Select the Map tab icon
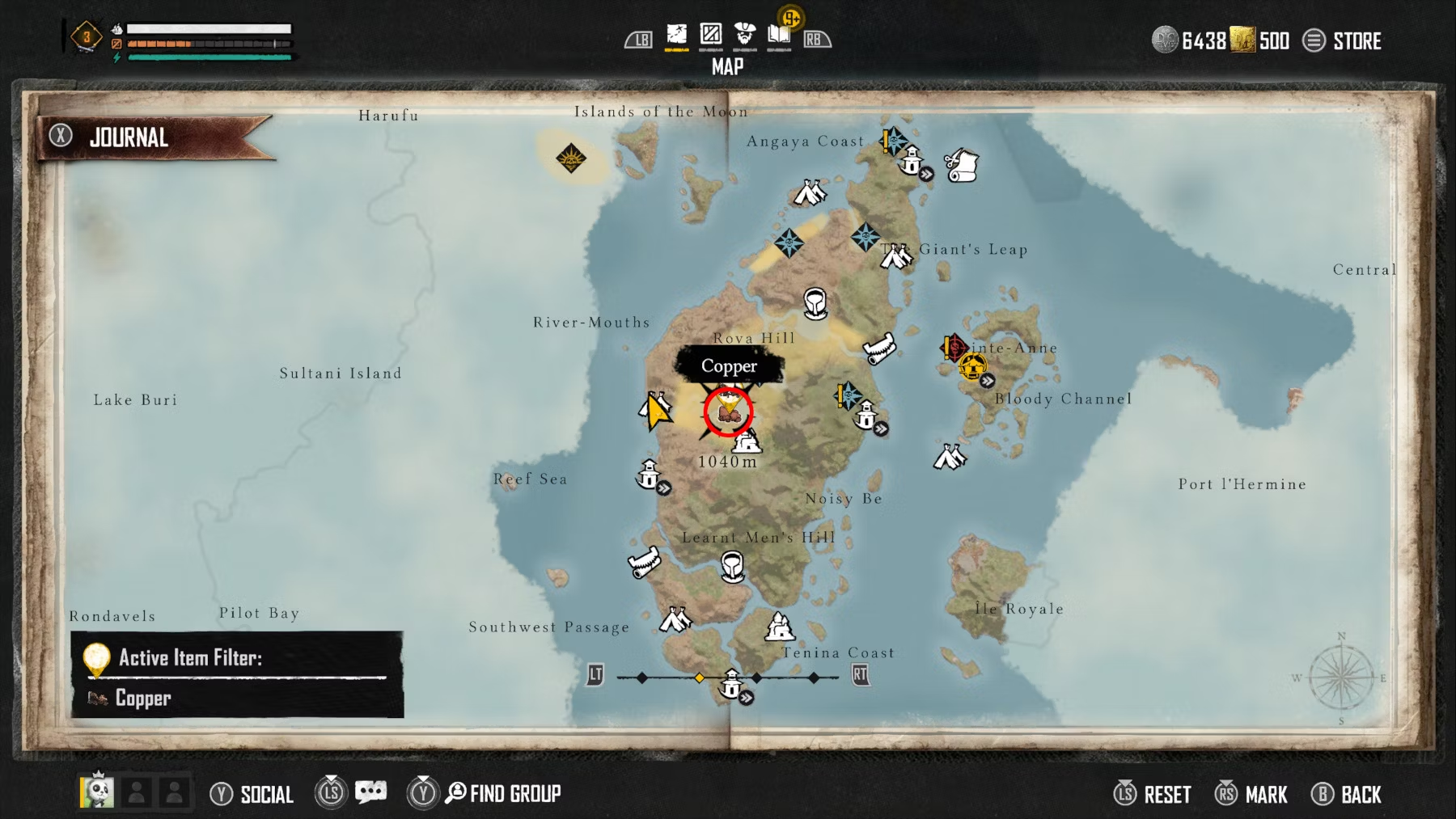 pyautogui.click(x=676, y=35)
